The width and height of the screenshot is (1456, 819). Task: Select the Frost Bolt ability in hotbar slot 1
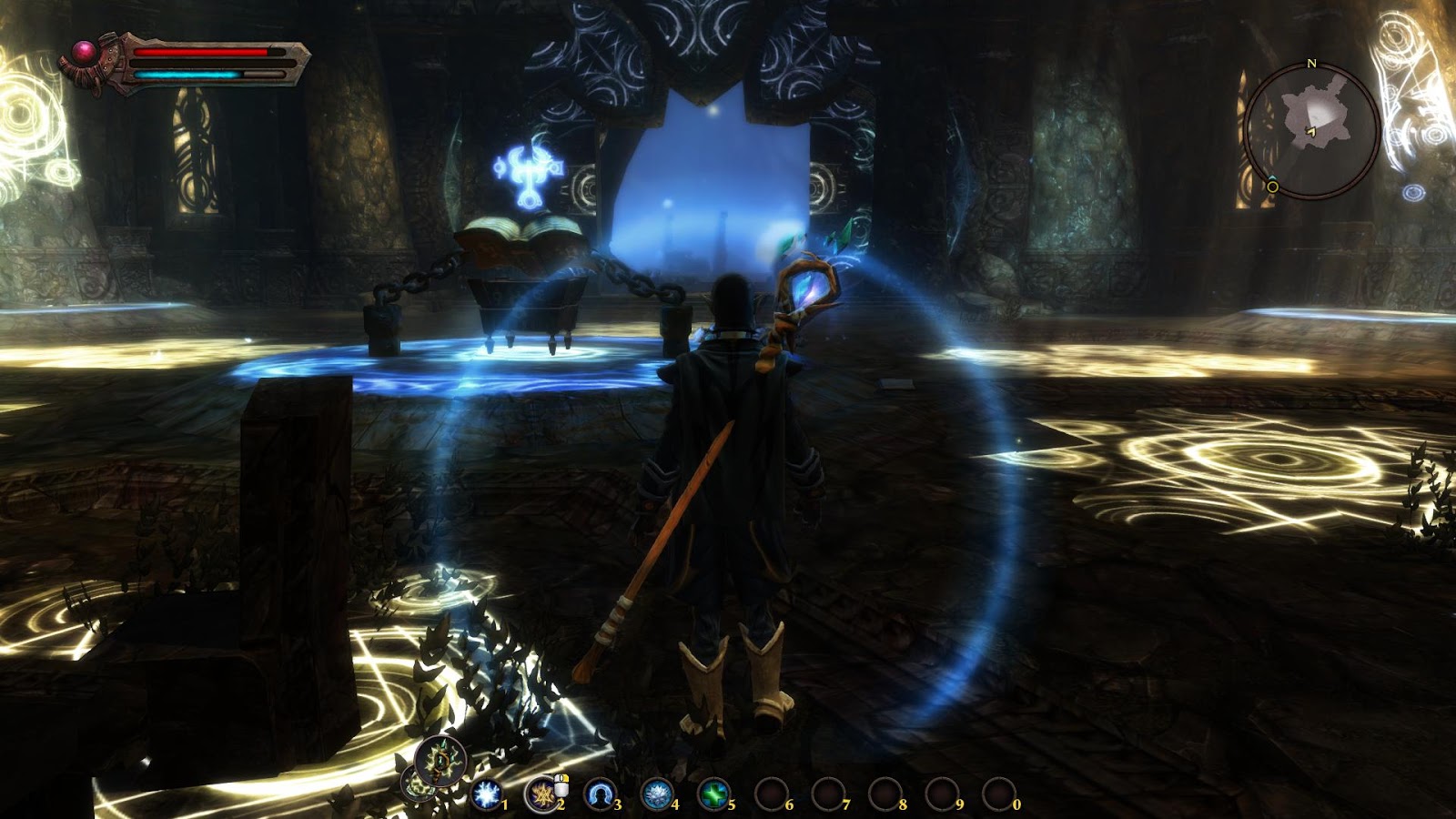487,795
